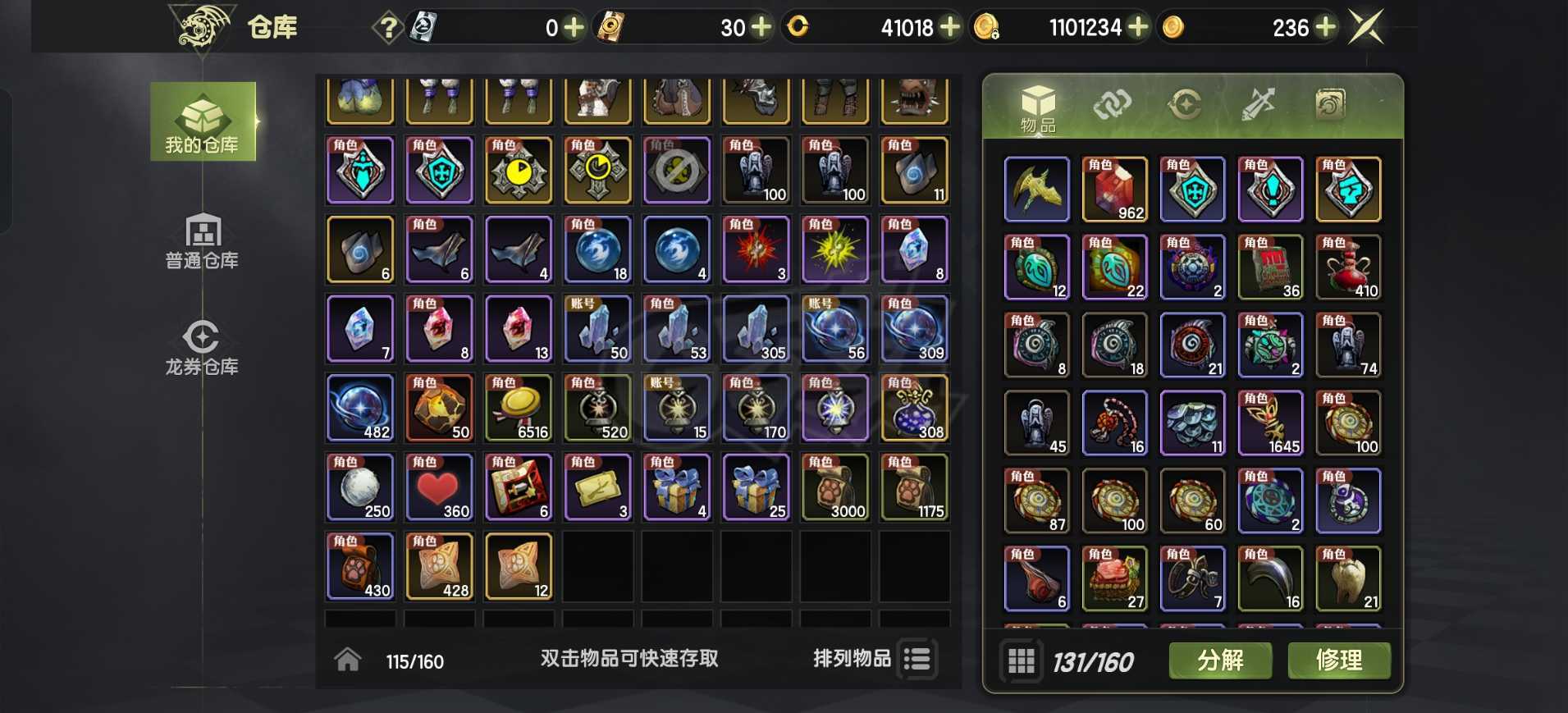Select the red gem stack showing 962
This screenshot has height=713, width=1568.
tap(1115, 189)
